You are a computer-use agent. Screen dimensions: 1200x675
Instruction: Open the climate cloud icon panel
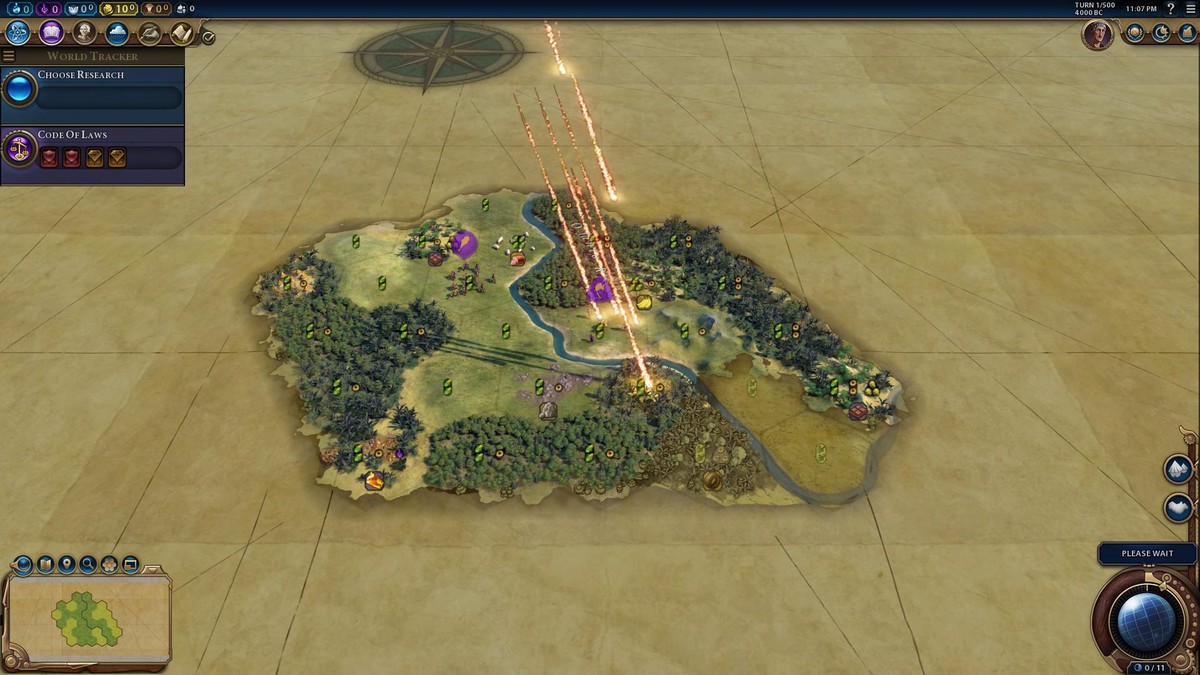117,33
